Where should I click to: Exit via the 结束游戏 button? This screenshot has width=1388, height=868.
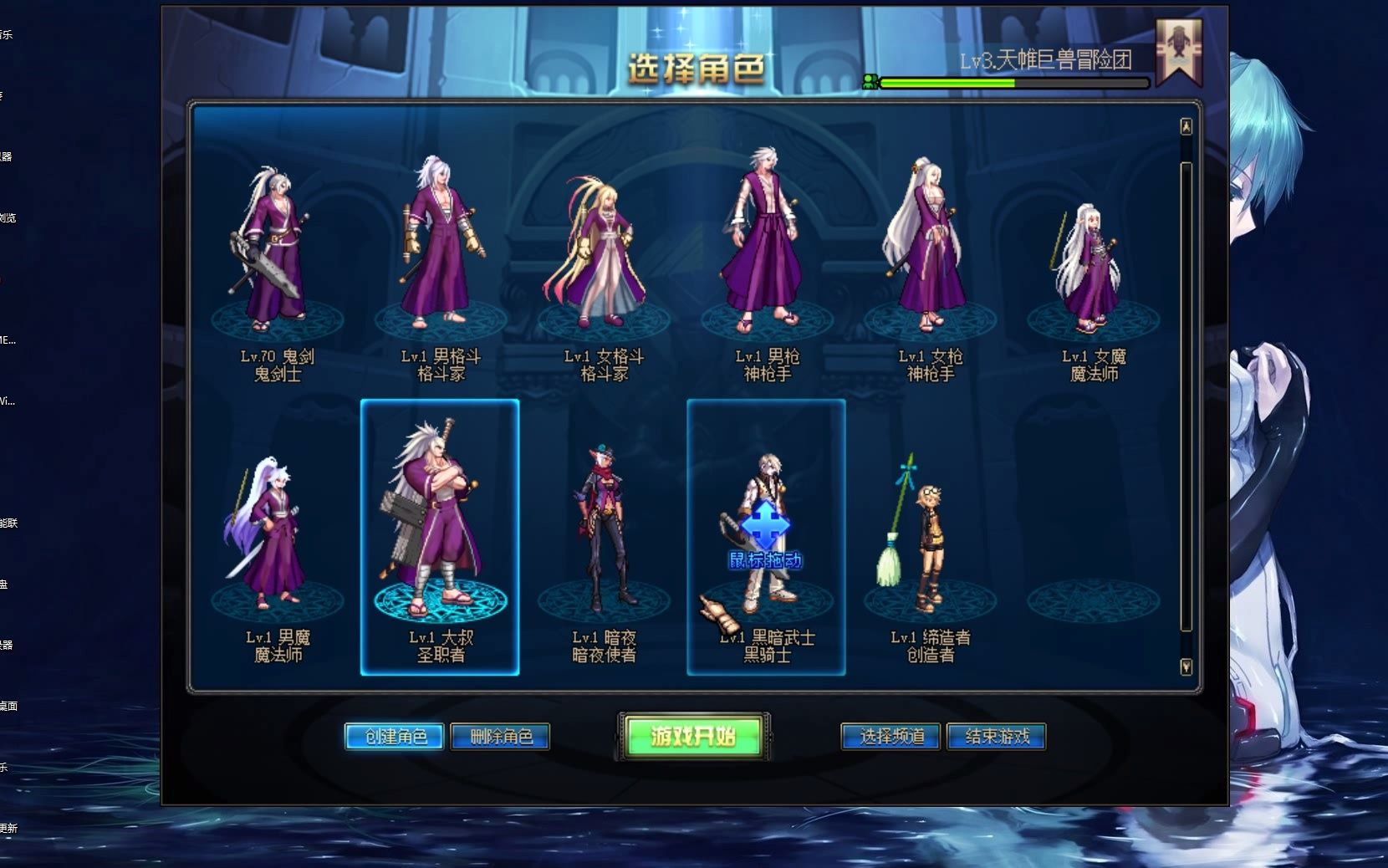click(996, 737)
